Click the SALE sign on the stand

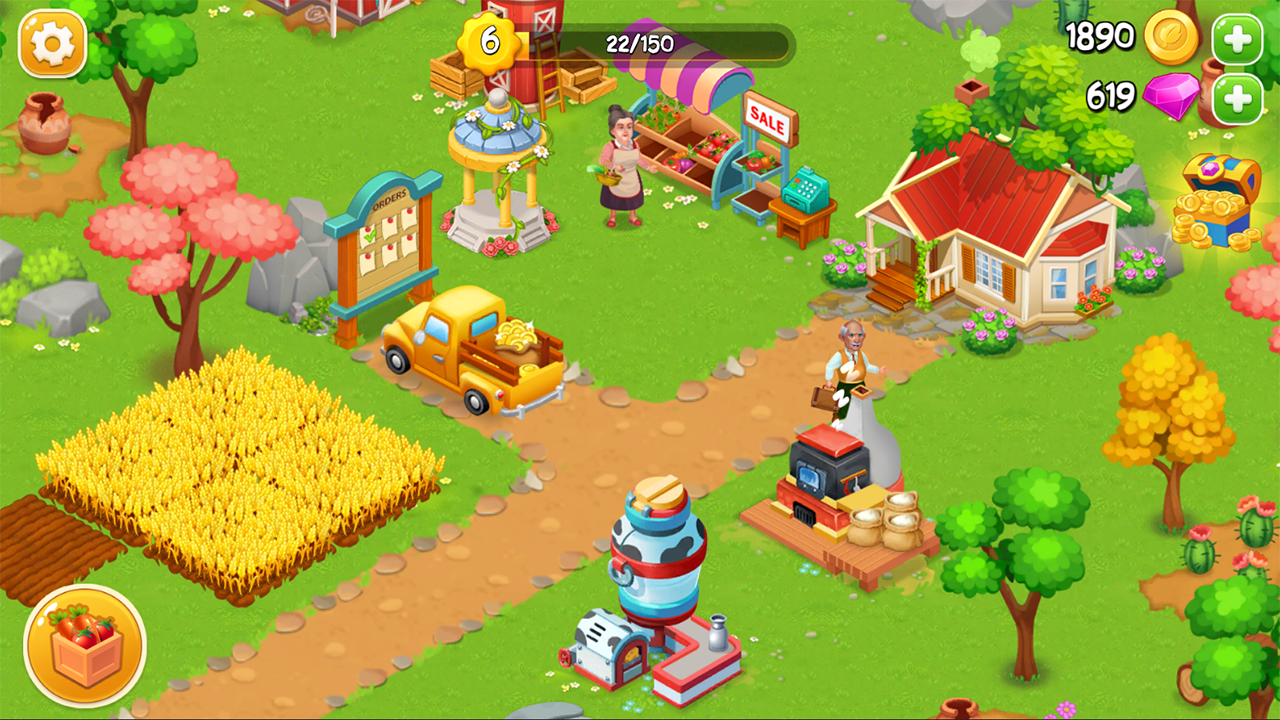coord(768,120)
